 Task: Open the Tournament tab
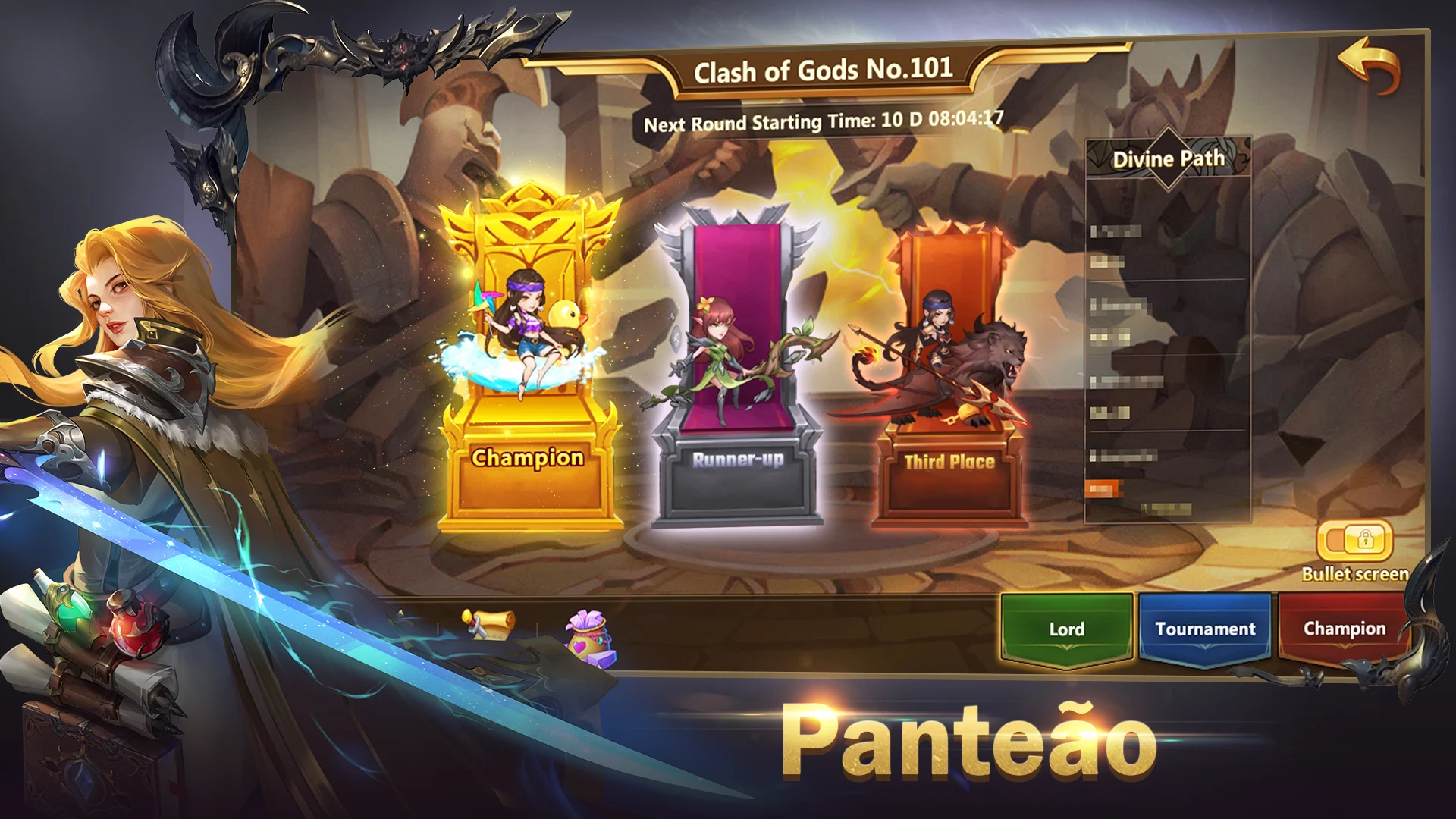pos(1205,629)
